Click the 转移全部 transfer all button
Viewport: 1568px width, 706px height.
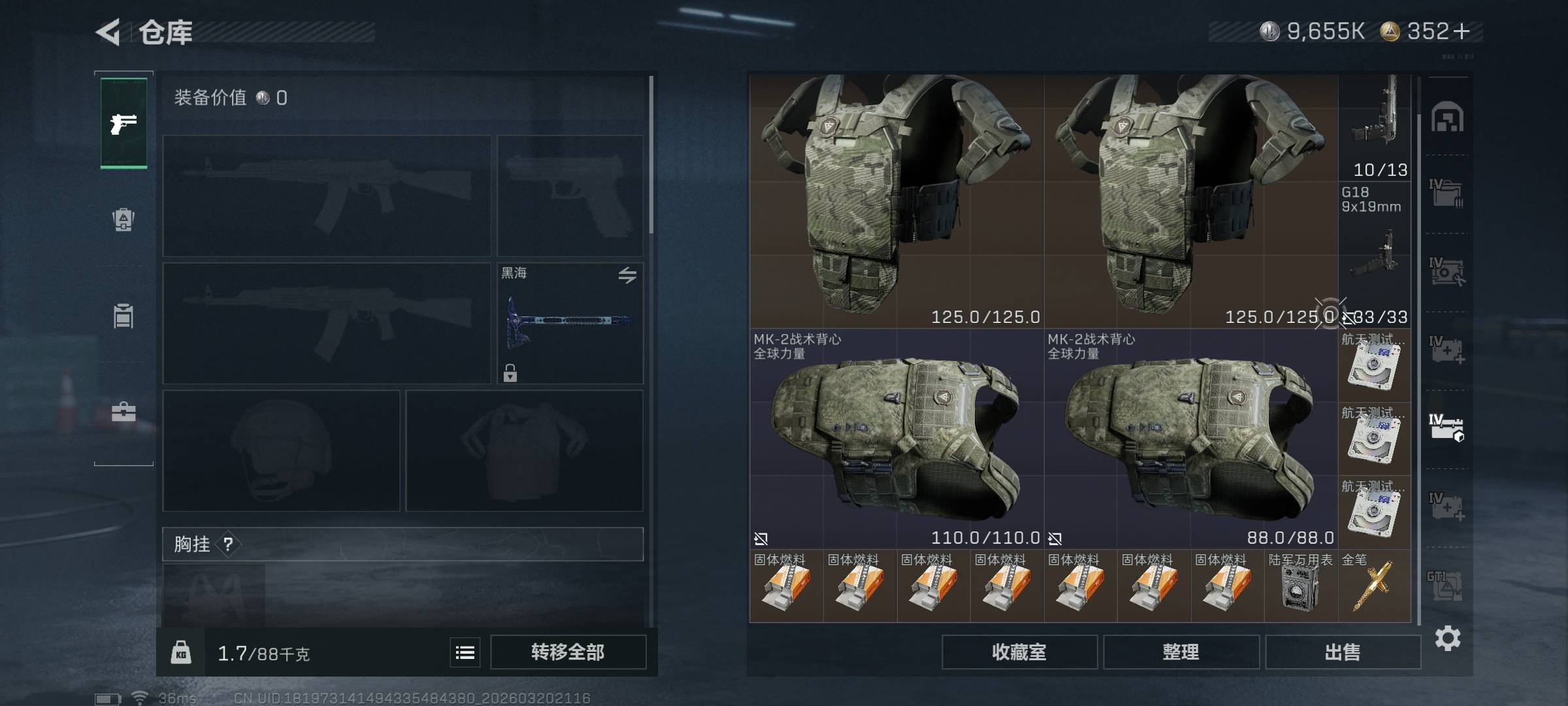pos(568,652)
